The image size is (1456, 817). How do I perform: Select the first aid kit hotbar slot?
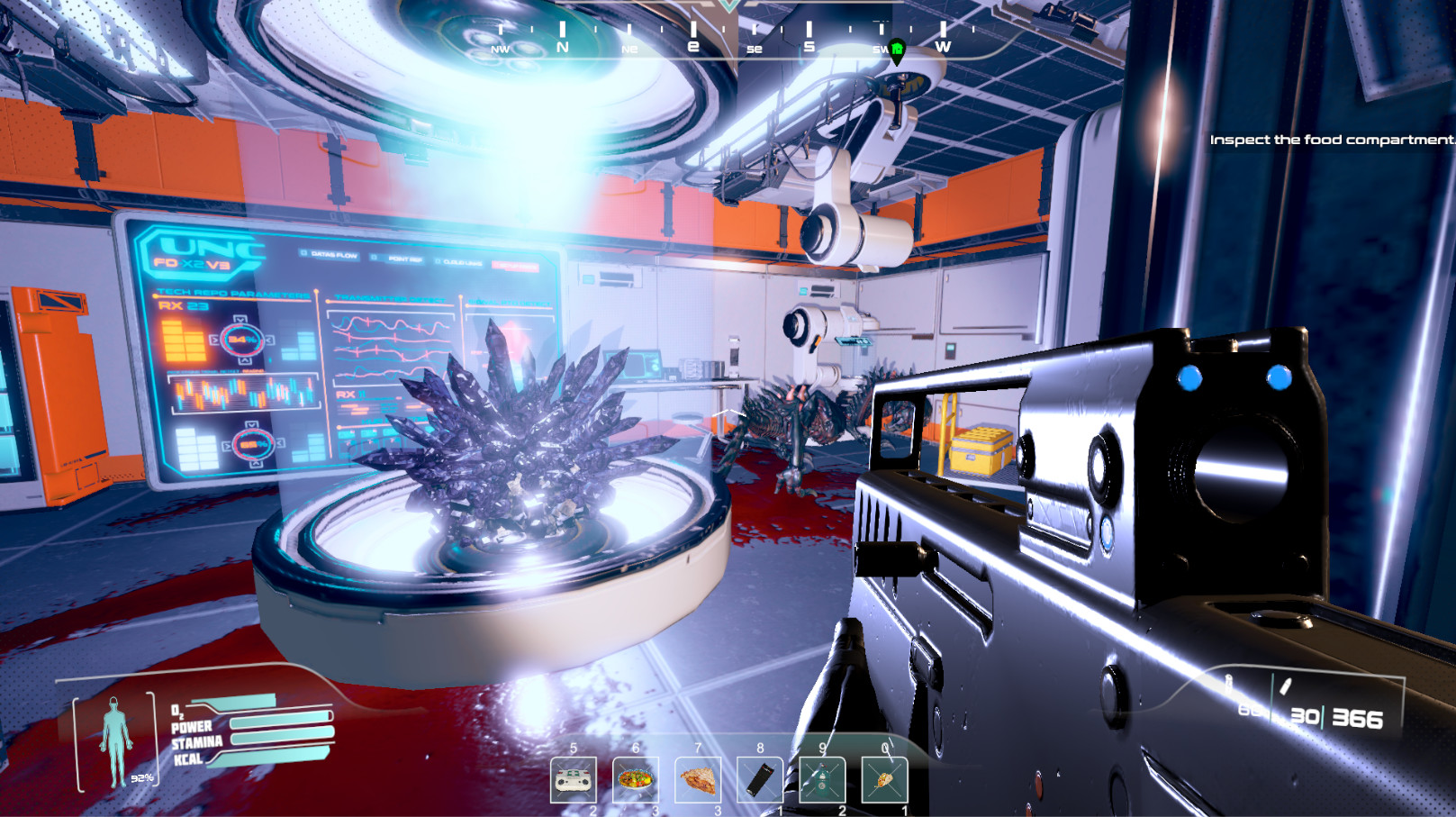pos(574,780)
